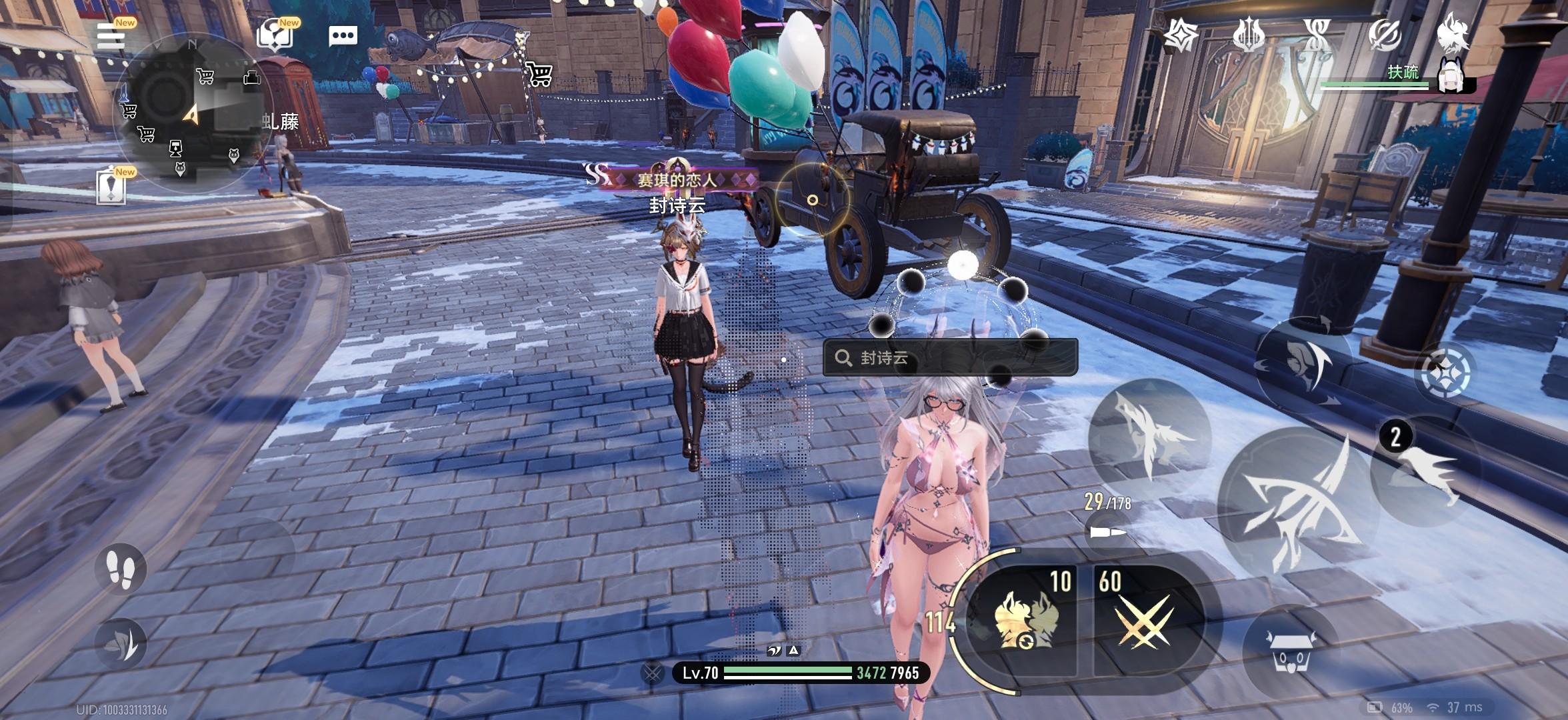The width and height of the screenshot is (1568, 720).
Task: Toggle the footprints walk button
Action: [122, 568]
